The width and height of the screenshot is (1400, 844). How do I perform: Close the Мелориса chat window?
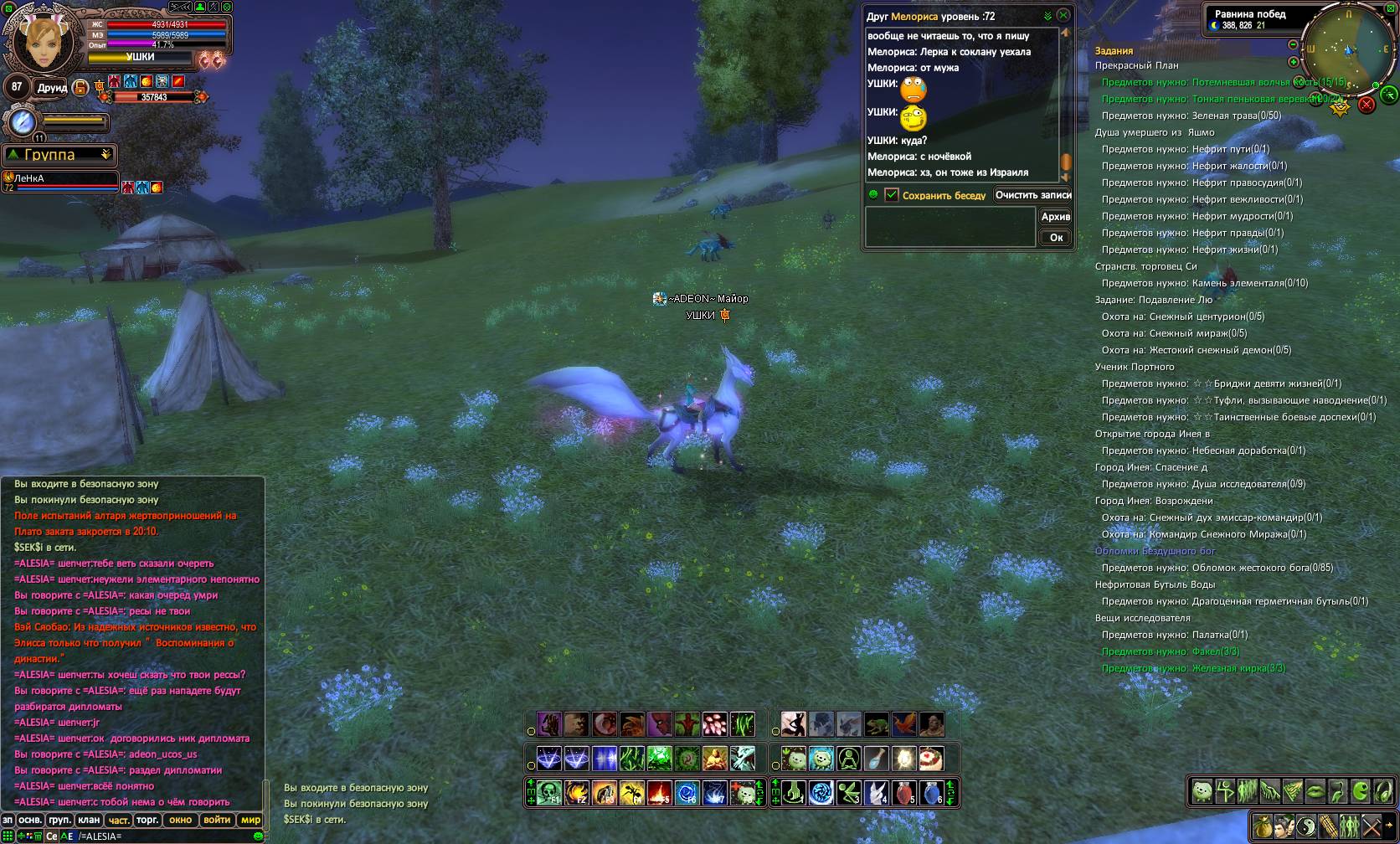point(1063,15)
